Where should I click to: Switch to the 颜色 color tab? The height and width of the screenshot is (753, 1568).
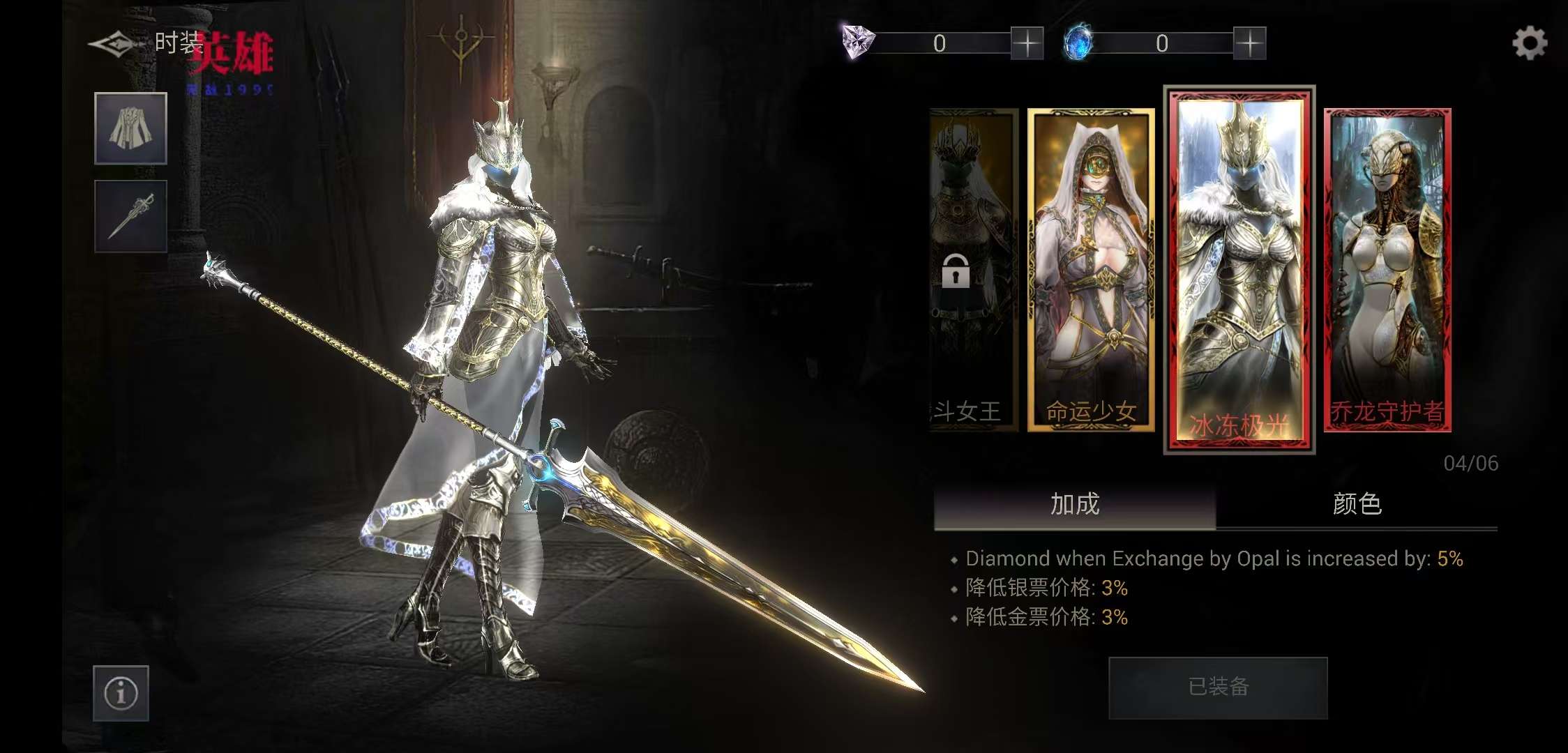[1357, 504]
